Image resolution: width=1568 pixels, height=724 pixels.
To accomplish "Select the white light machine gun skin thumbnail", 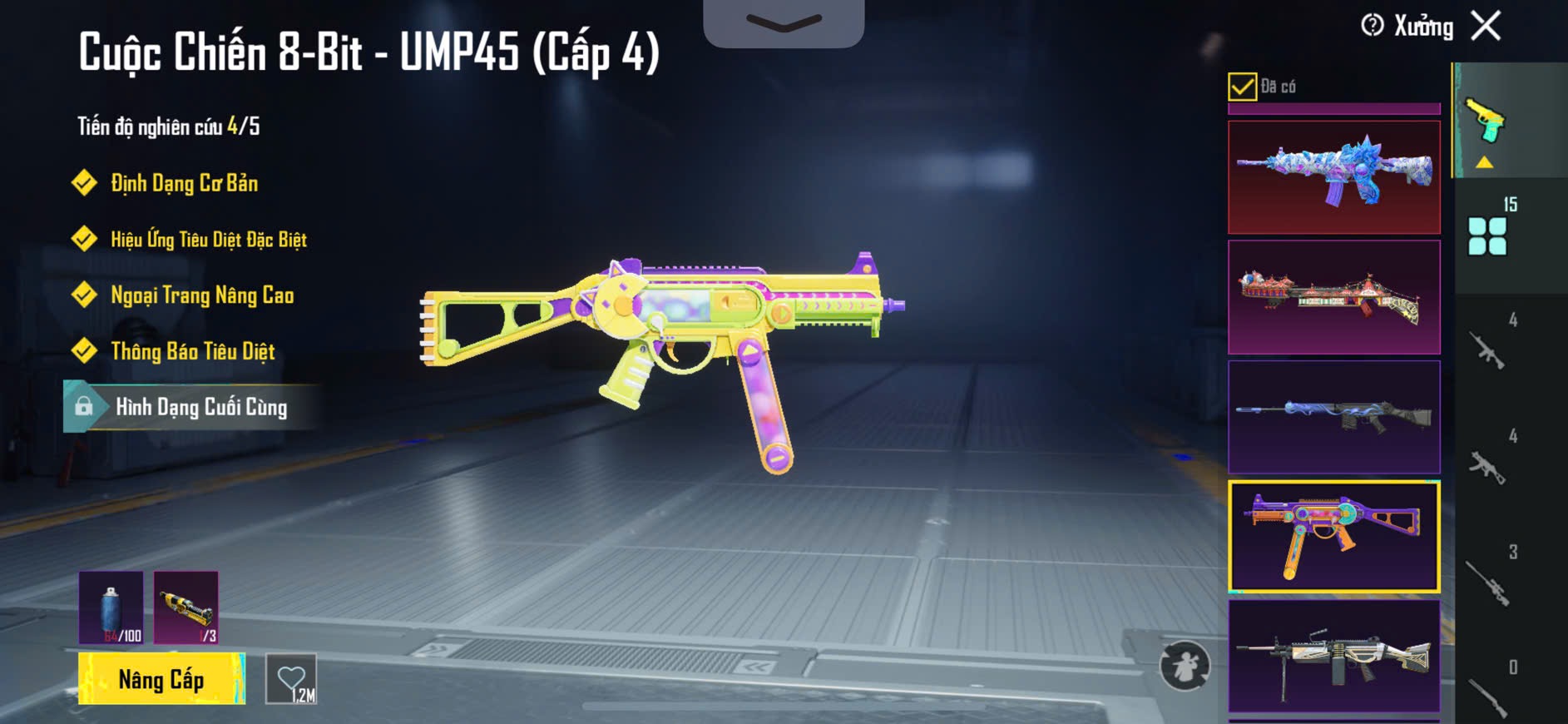I will [1333, 657].
